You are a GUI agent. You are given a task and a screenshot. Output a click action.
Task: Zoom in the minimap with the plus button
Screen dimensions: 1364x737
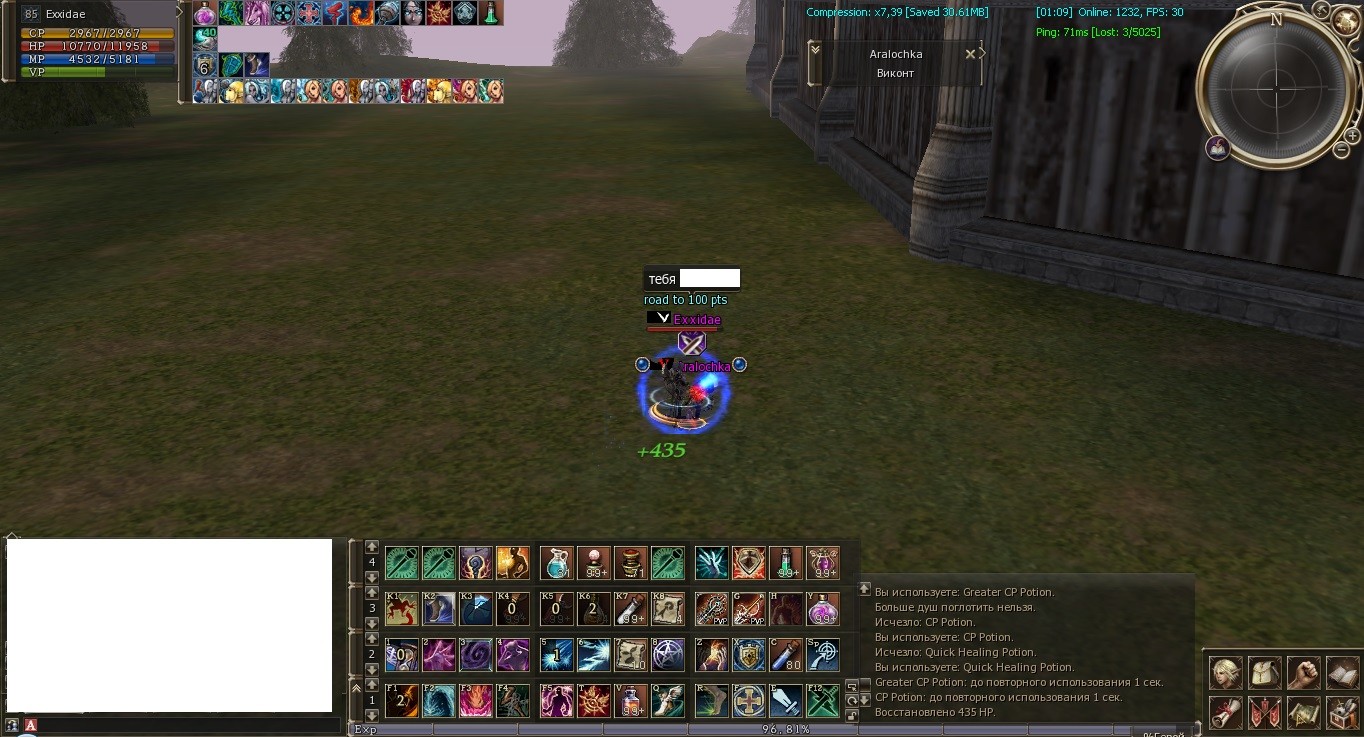click(x=1352, y=136)
